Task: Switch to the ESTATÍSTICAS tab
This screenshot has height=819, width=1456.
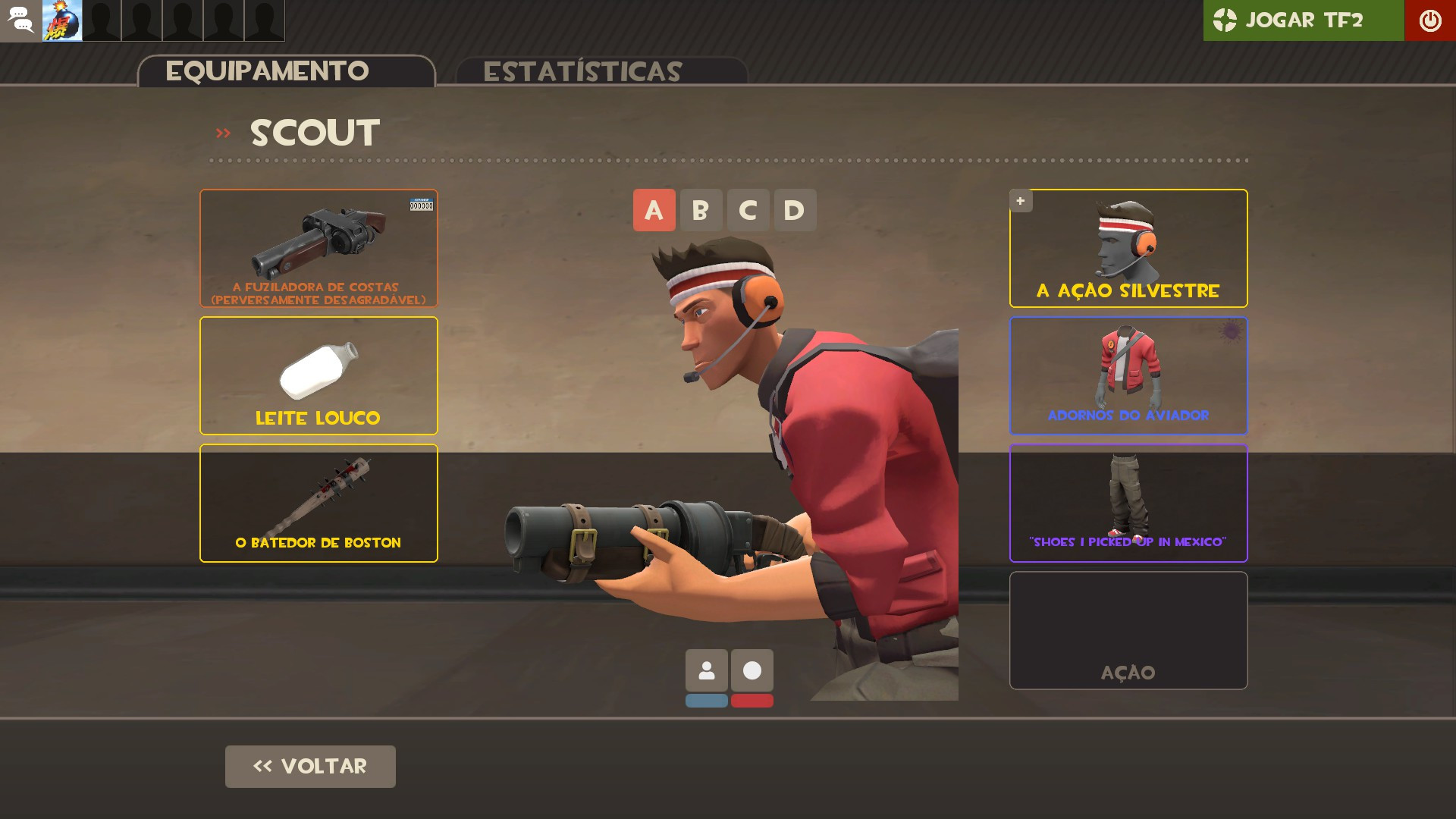Action: coord(585,71)
